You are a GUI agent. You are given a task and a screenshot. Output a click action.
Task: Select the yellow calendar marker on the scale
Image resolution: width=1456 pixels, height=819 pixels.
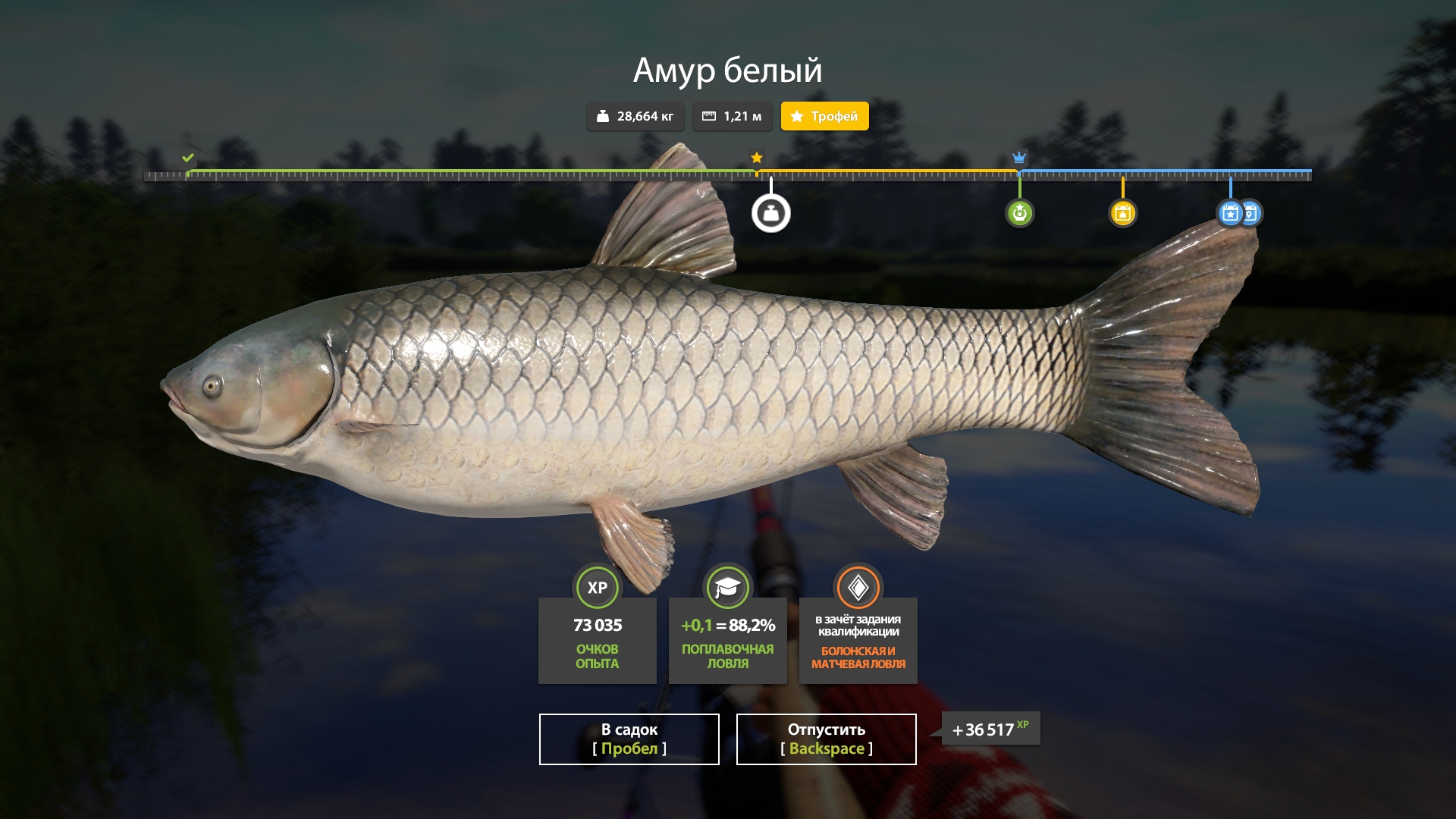pyautogui.click(x=1122, y=213)
